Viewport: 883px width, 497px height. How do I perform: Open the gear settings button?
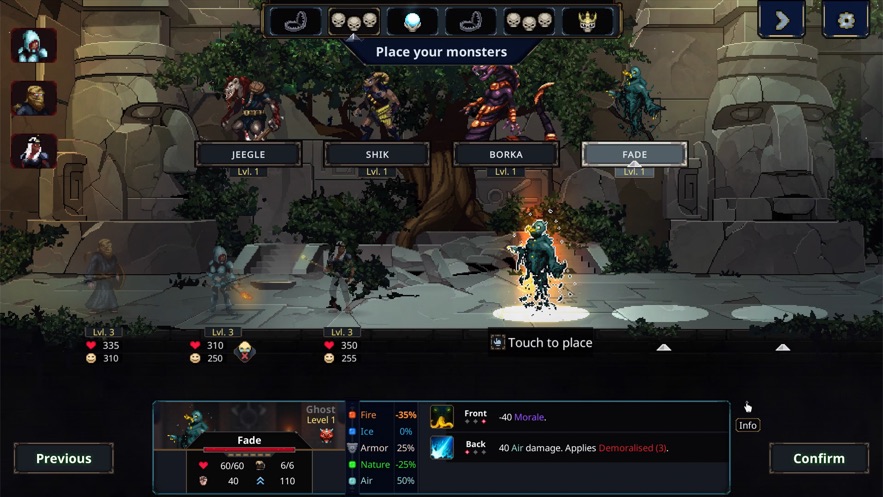tap(845, 20)
